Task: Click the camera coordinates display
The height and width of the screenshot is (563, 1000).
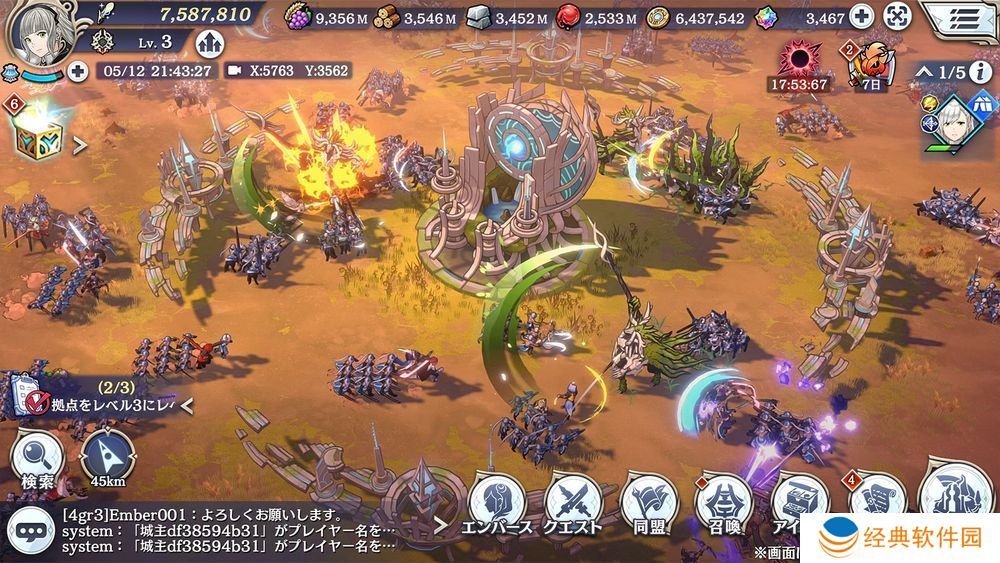Action: tap(287, 71)
